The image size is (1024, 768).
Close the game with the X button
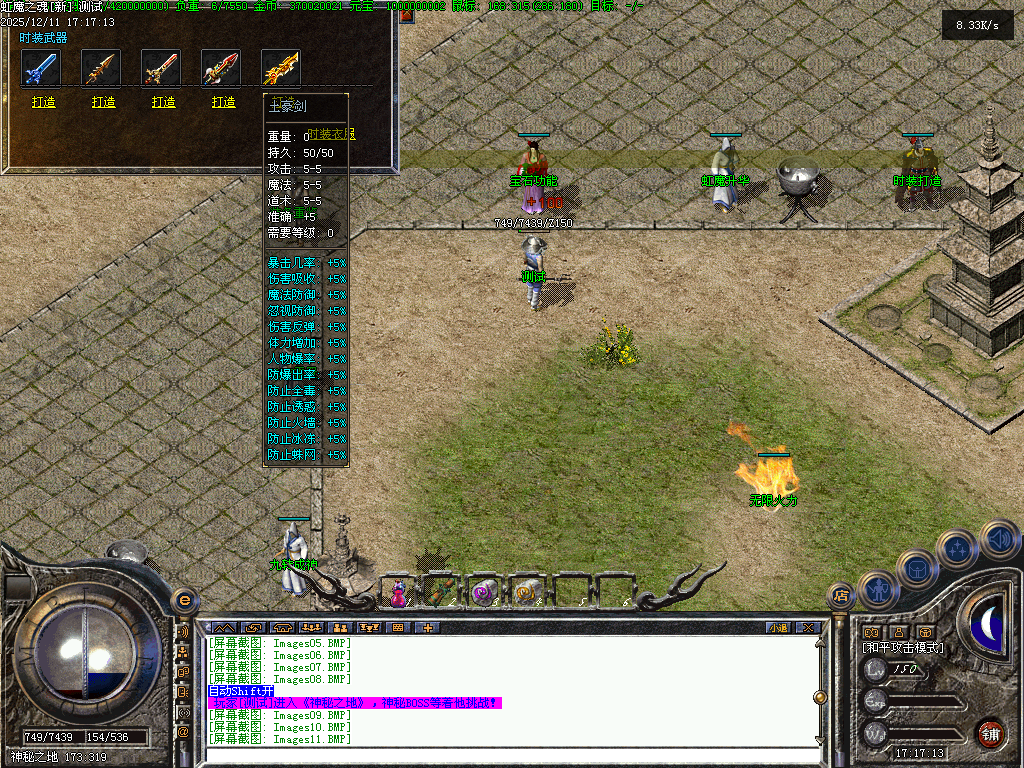point(807,628)
